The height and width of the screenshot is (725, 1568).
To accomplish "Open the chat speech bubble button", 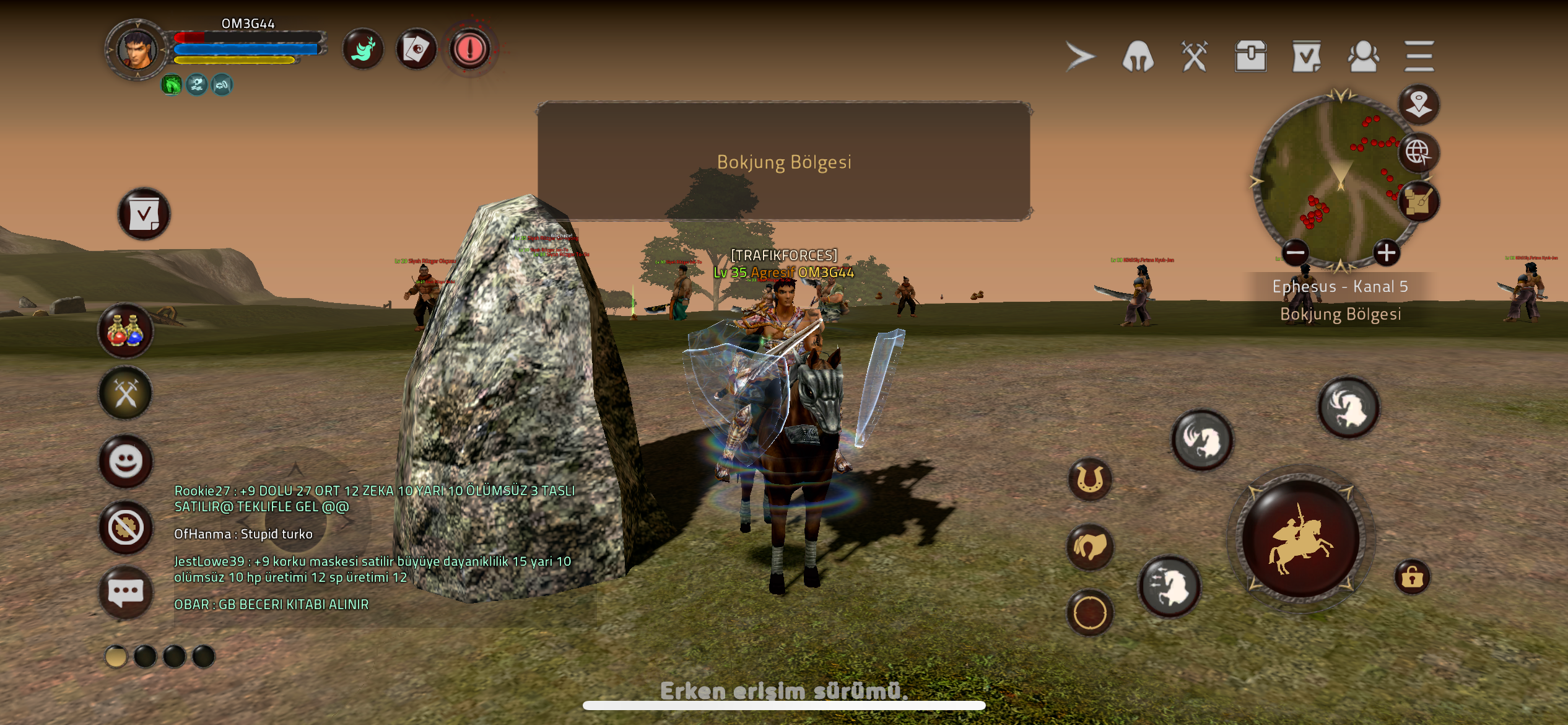I will 126,592.
